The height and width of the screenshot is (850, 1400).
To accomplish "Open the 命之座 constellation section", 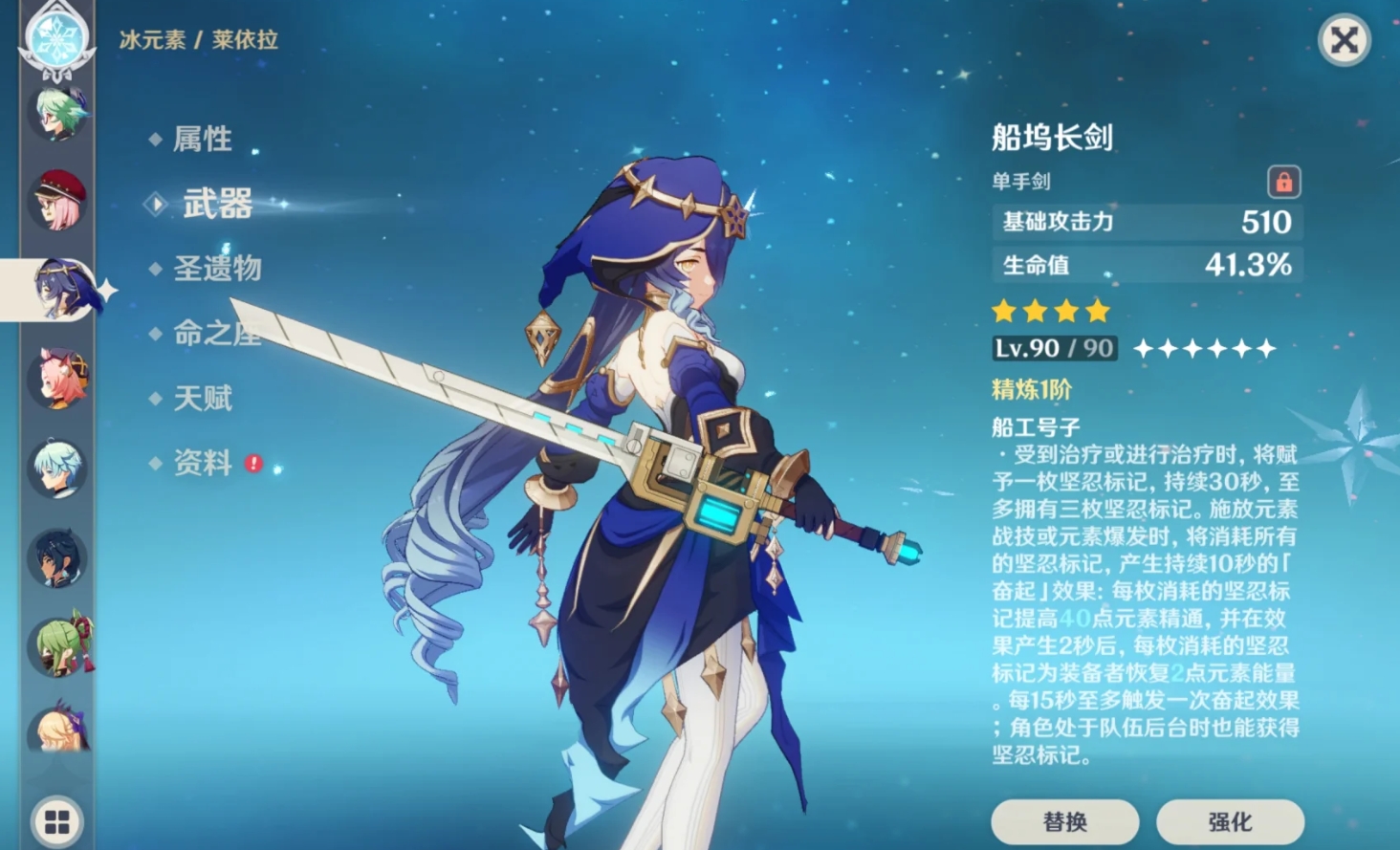I will 215,334.
